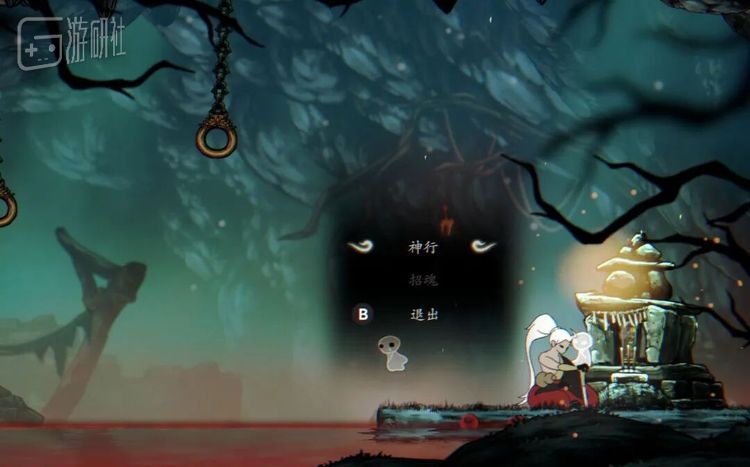Select the 神行 menu option
750x467 pixels.
pyautogui.click(x=423, y=247)
